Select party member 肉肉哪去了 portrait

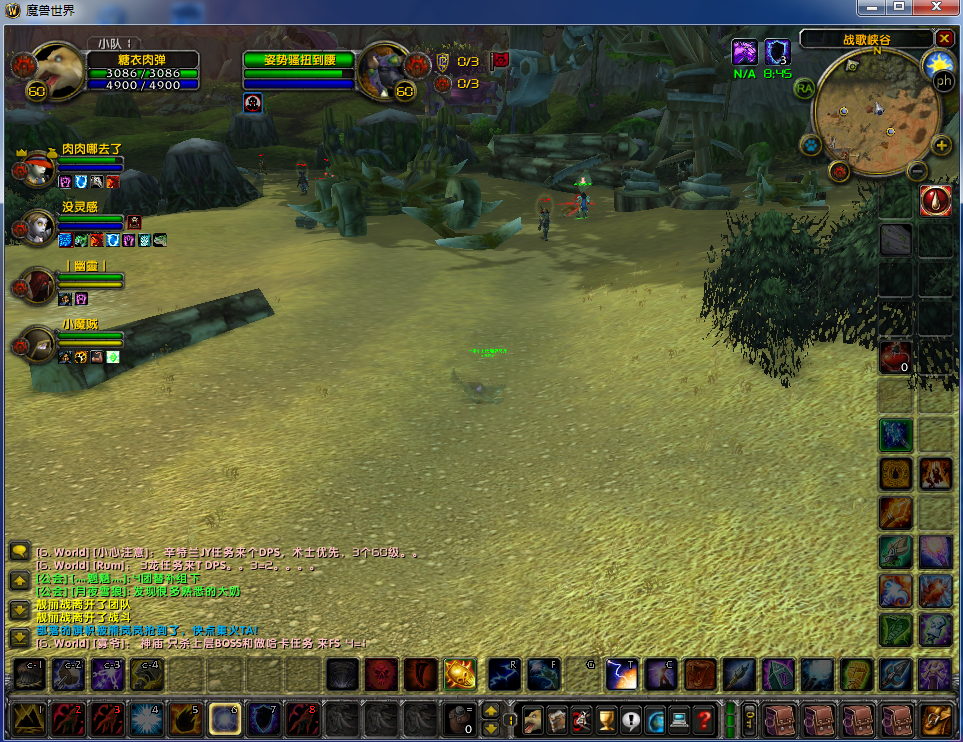click(38, 169)
